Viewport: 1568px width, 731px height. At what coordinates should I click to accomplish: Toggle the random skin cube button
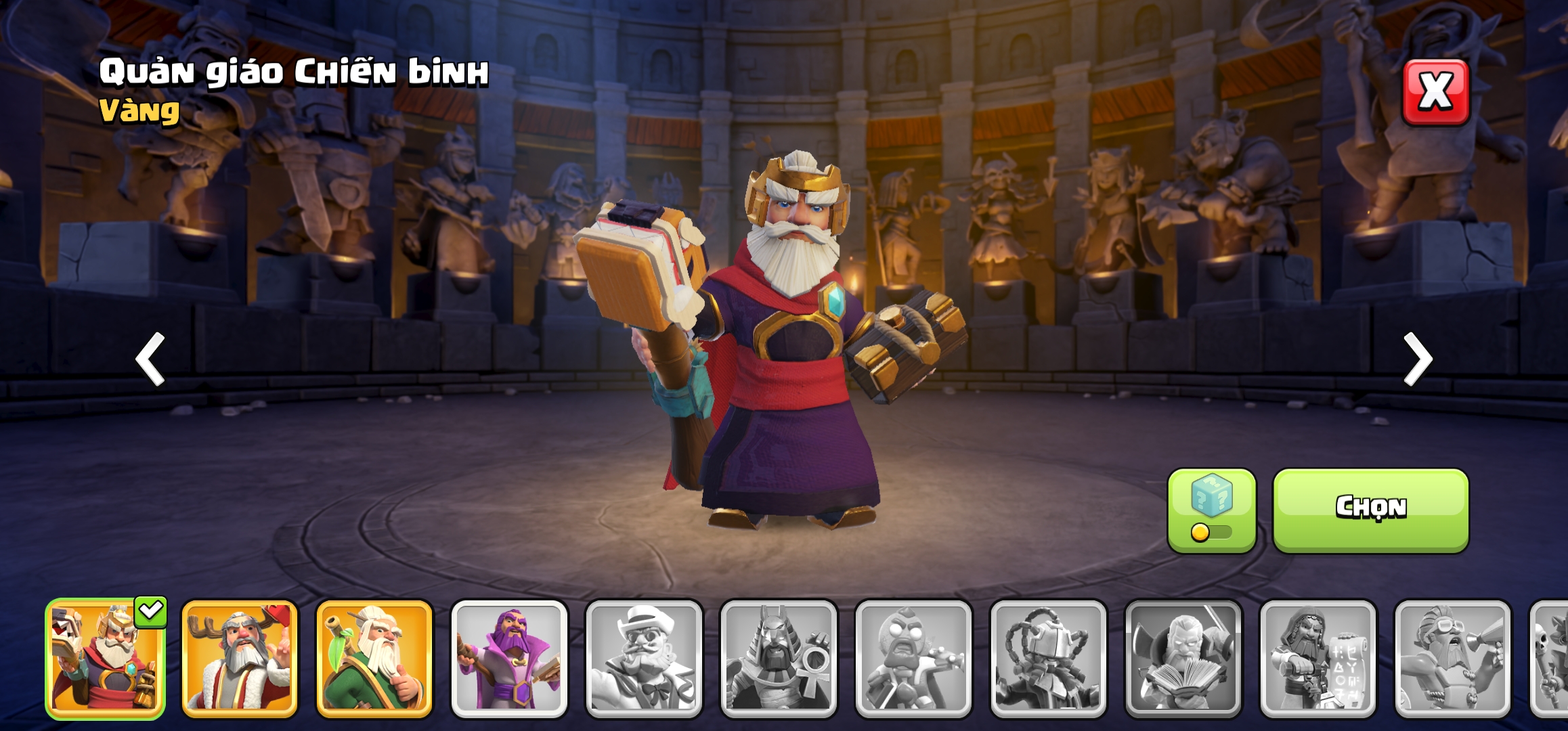[1211, 510]
